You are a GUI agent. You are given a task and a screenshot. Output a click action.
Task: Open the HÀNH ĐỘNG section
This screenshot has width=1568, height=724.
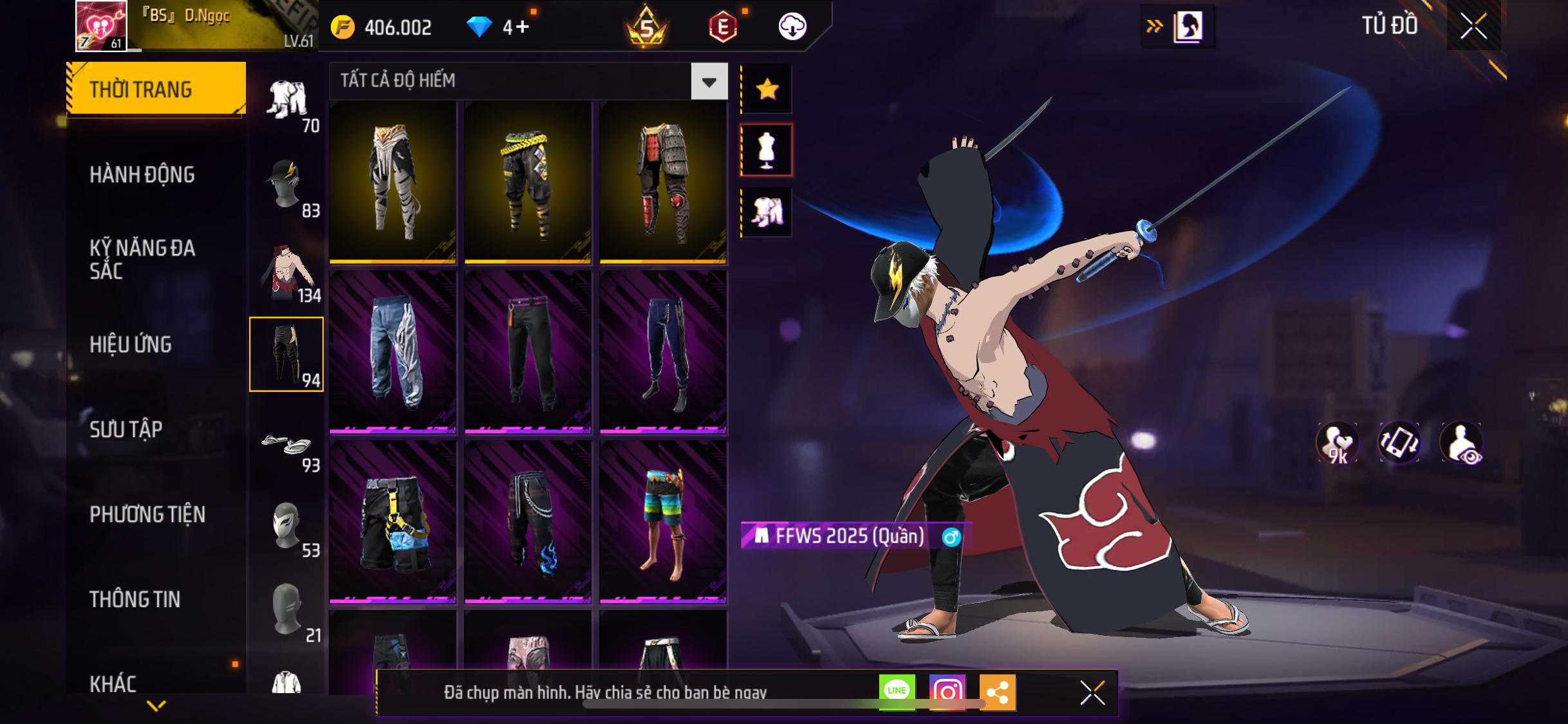(142, 174)
